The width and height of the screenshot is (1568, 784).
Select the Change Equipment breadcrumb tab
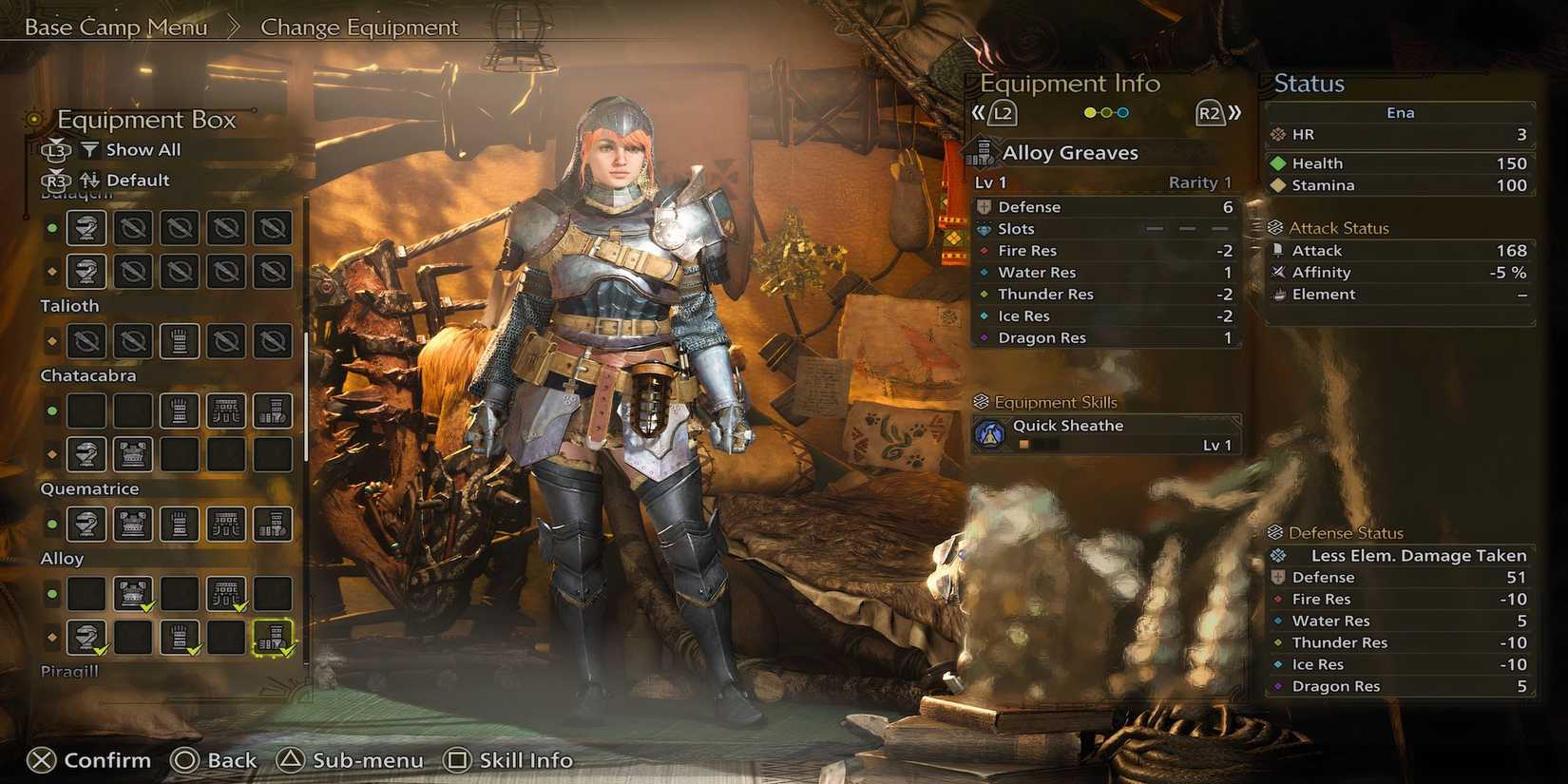click(x=359, y=28)
